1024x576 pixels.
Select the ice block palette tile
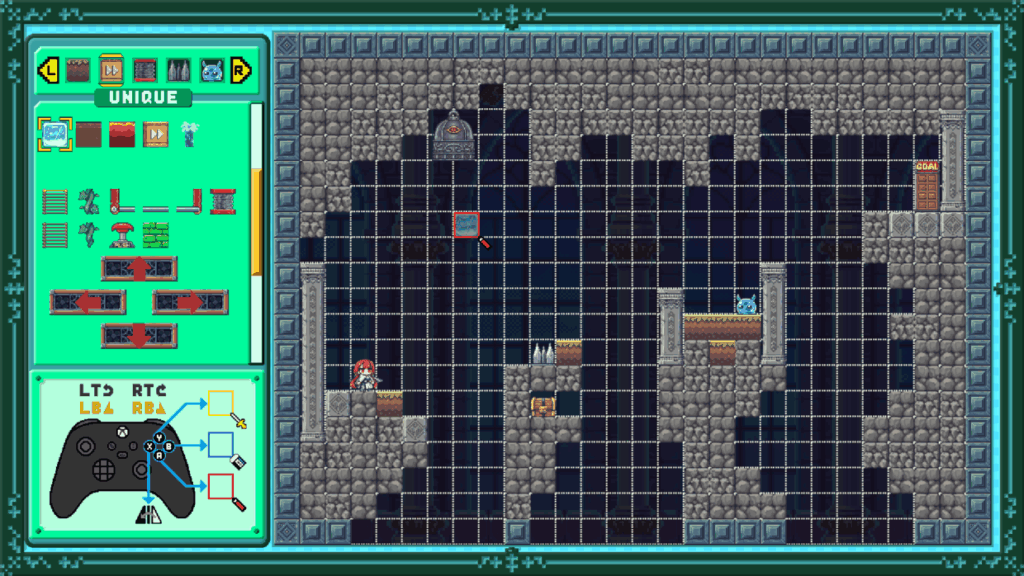coord(55,133)
